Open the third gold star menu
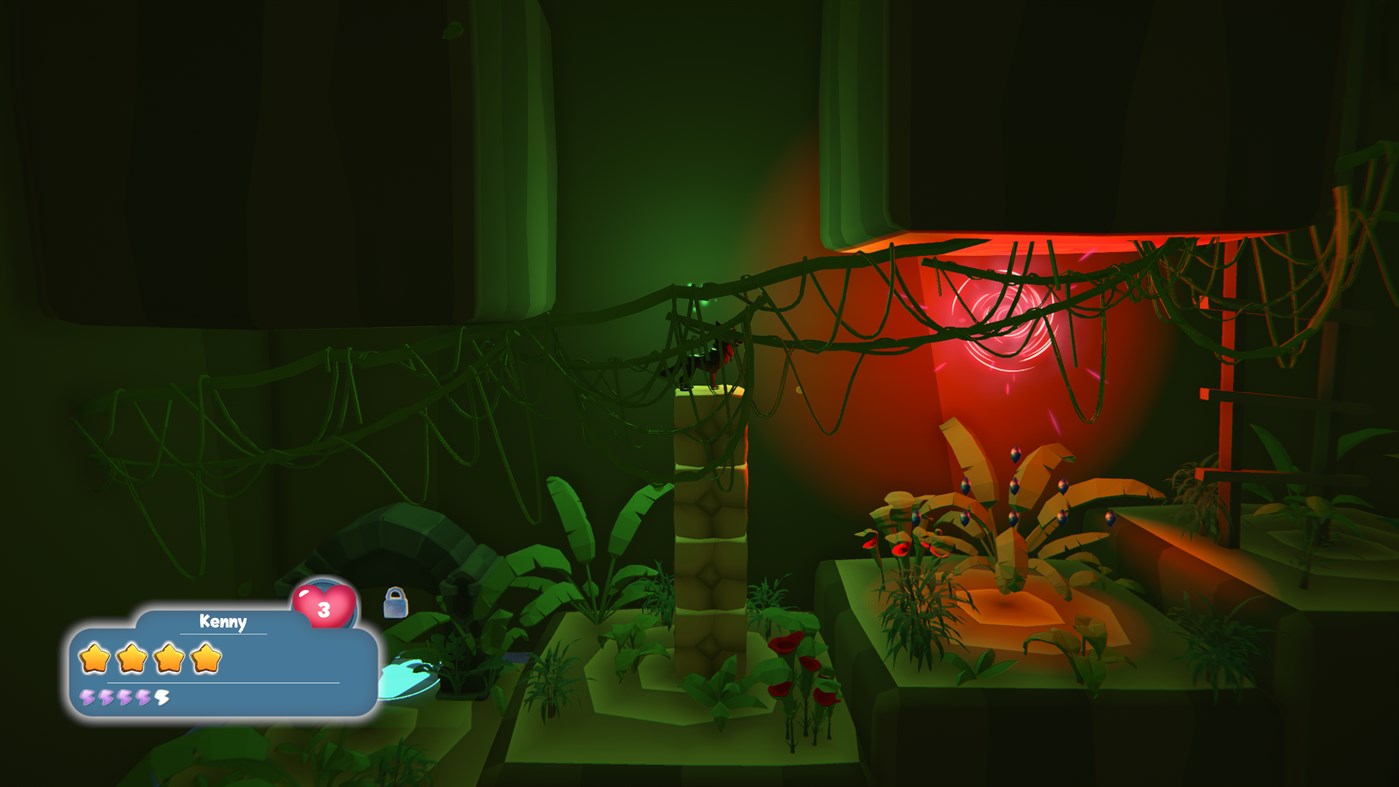 tap(168, 660)
